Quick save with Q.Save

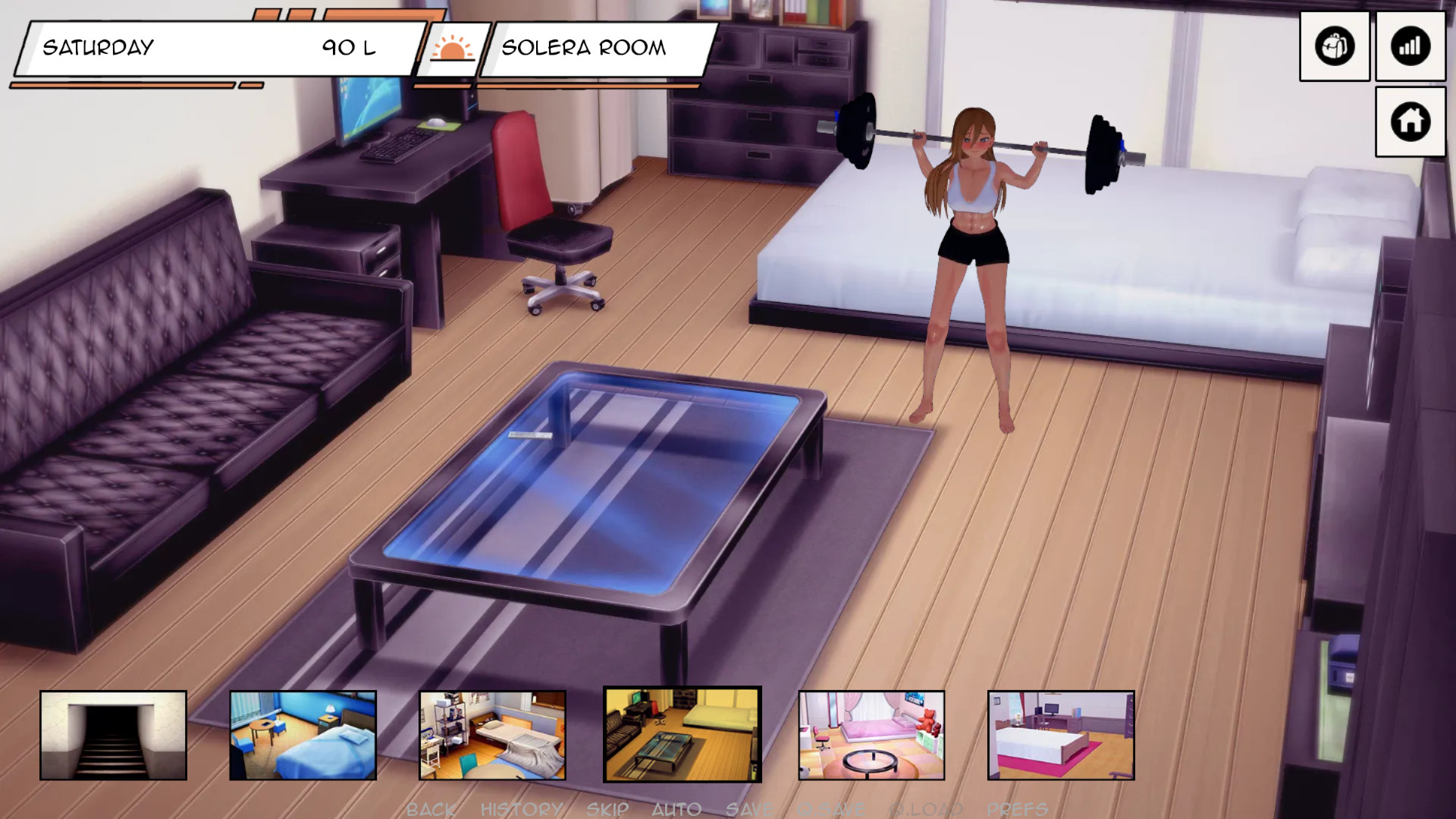coord(831,809)
